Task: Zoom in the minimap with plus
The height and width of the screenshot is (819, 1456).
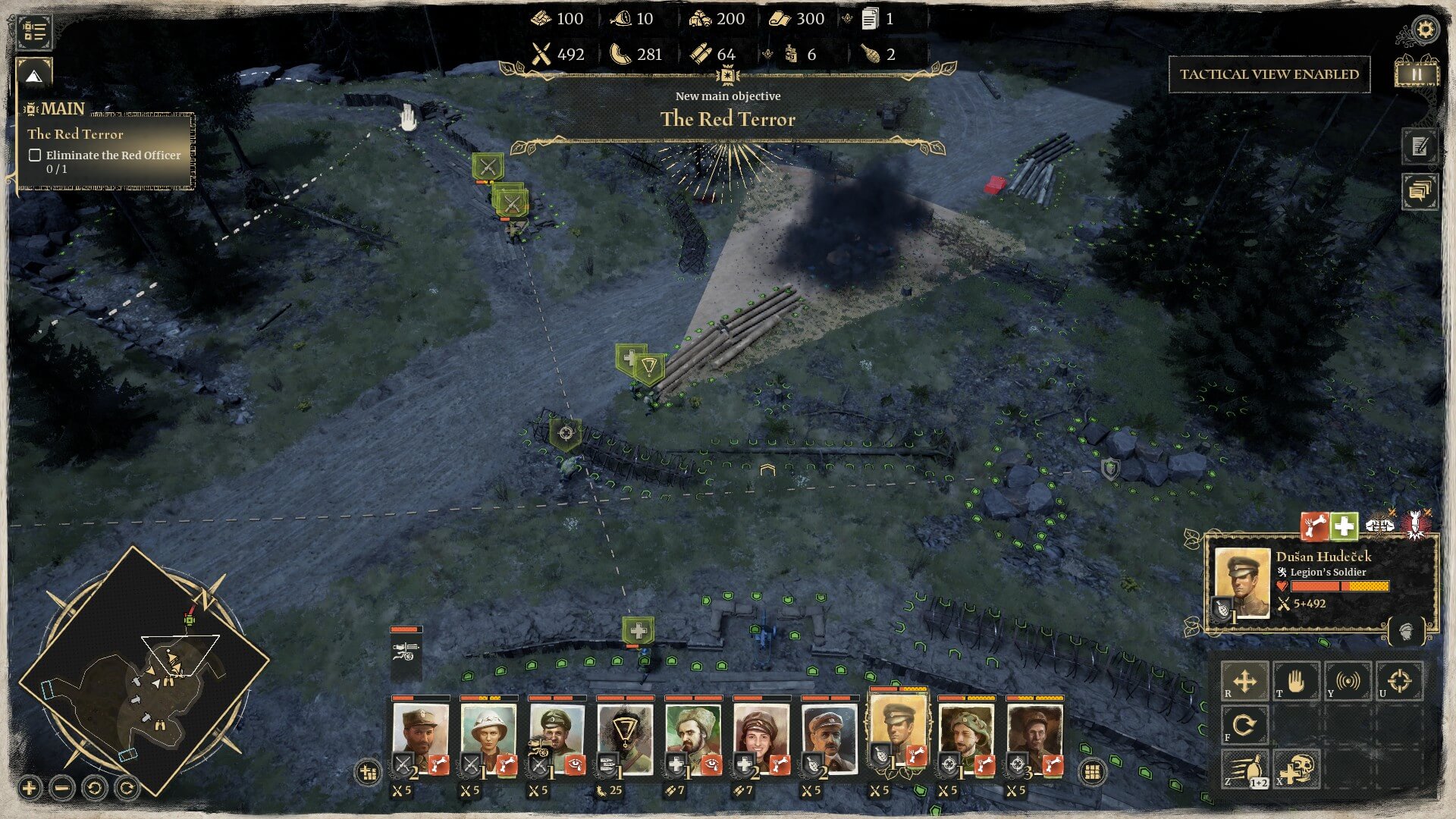Action: click(30, 789)
